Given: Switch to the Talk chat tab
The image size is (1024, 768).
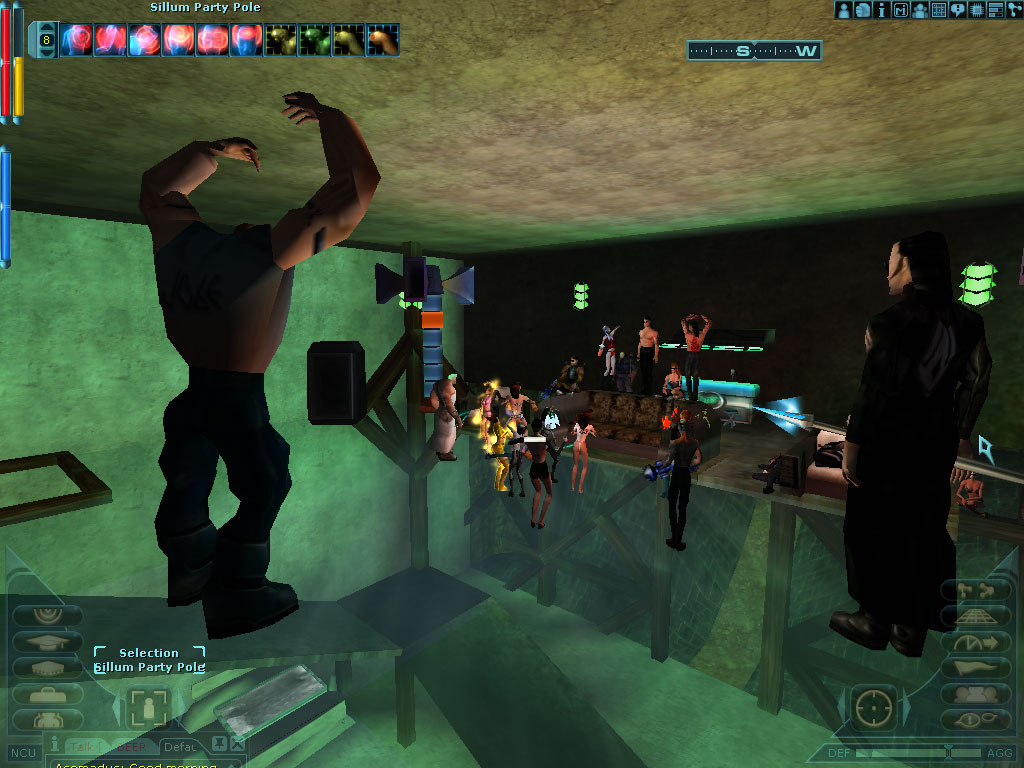Looking at the screenshot, I should [82, 746].
